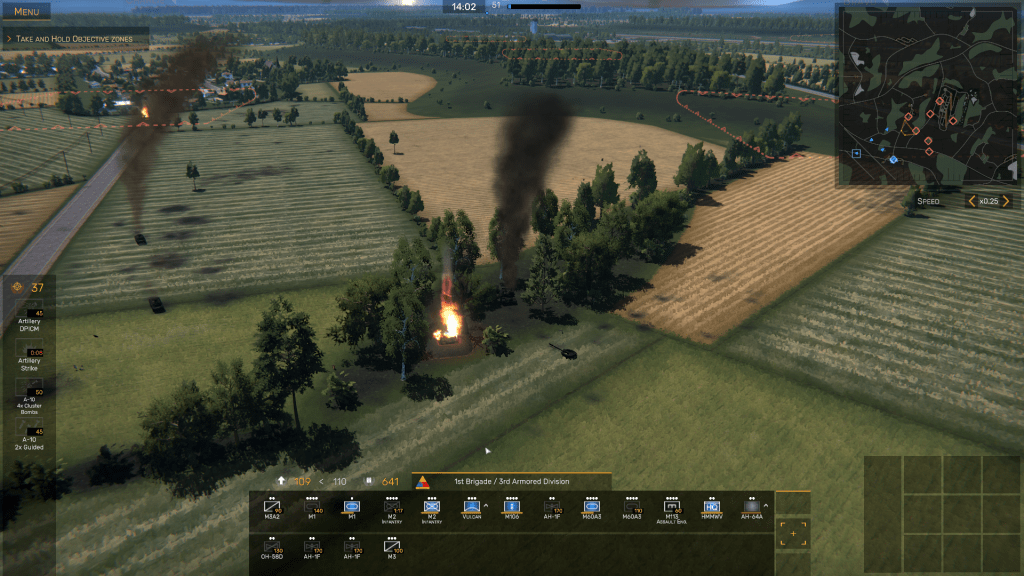Image resolution: width=1024 pixels, height=576 pixels.
Task: Click the Take and Hold Objective zones tracker
Action: pos(77,39)
